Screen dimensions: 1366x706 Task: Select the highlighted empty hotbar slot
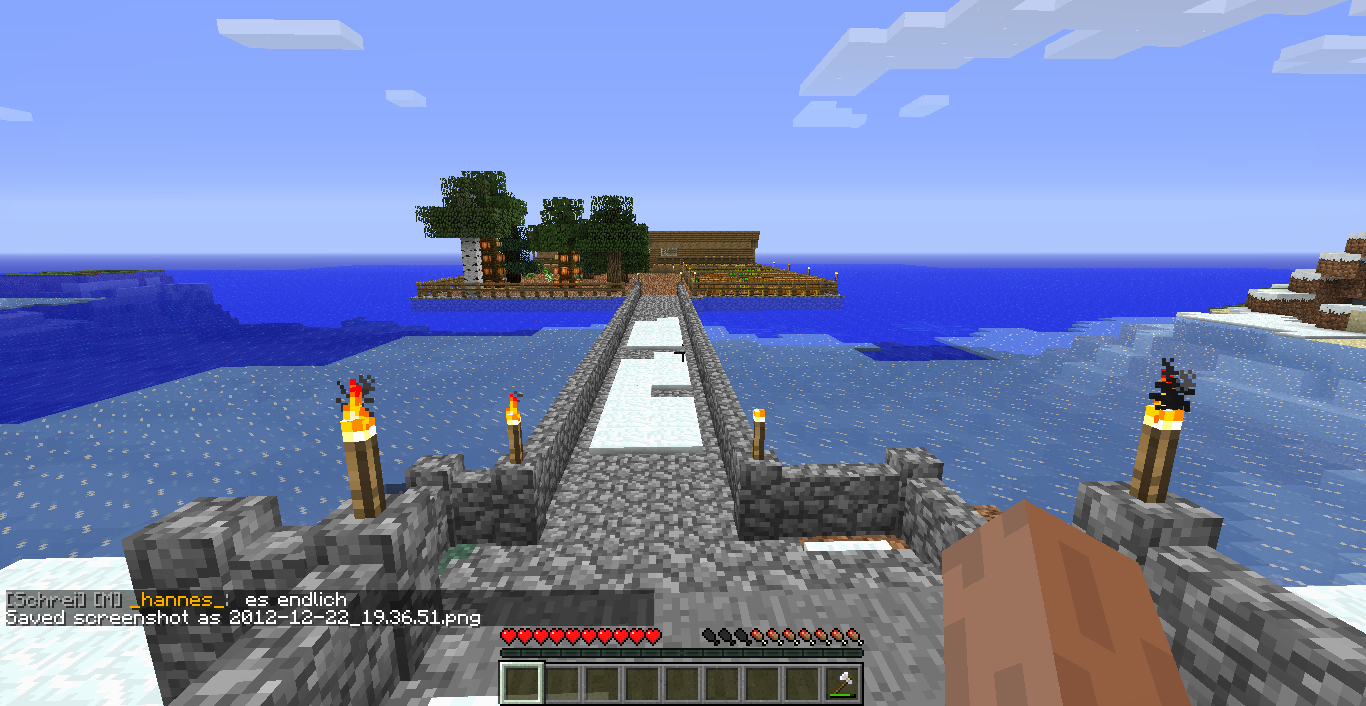coord(522,684)
